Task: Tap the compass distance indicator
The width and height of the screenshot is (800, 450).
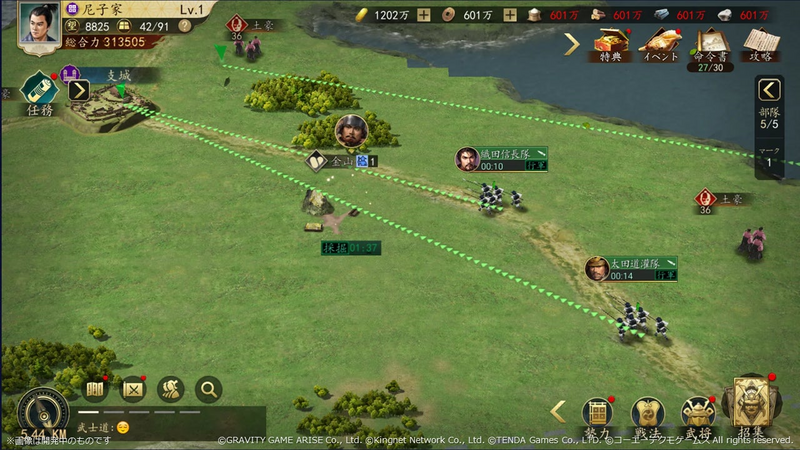Action: point(43,412)
